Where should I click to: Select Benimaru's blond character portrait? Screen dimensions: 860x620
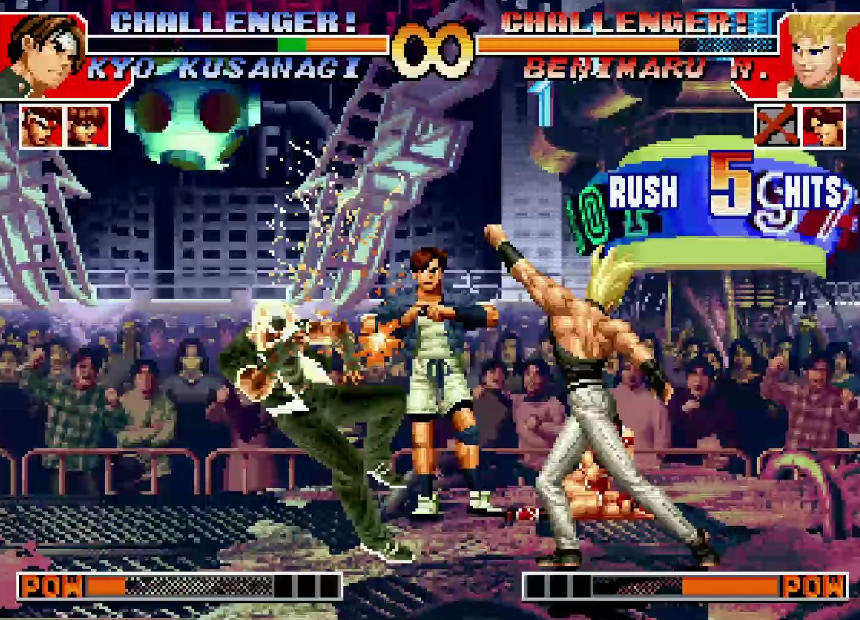tap(817, 52)
